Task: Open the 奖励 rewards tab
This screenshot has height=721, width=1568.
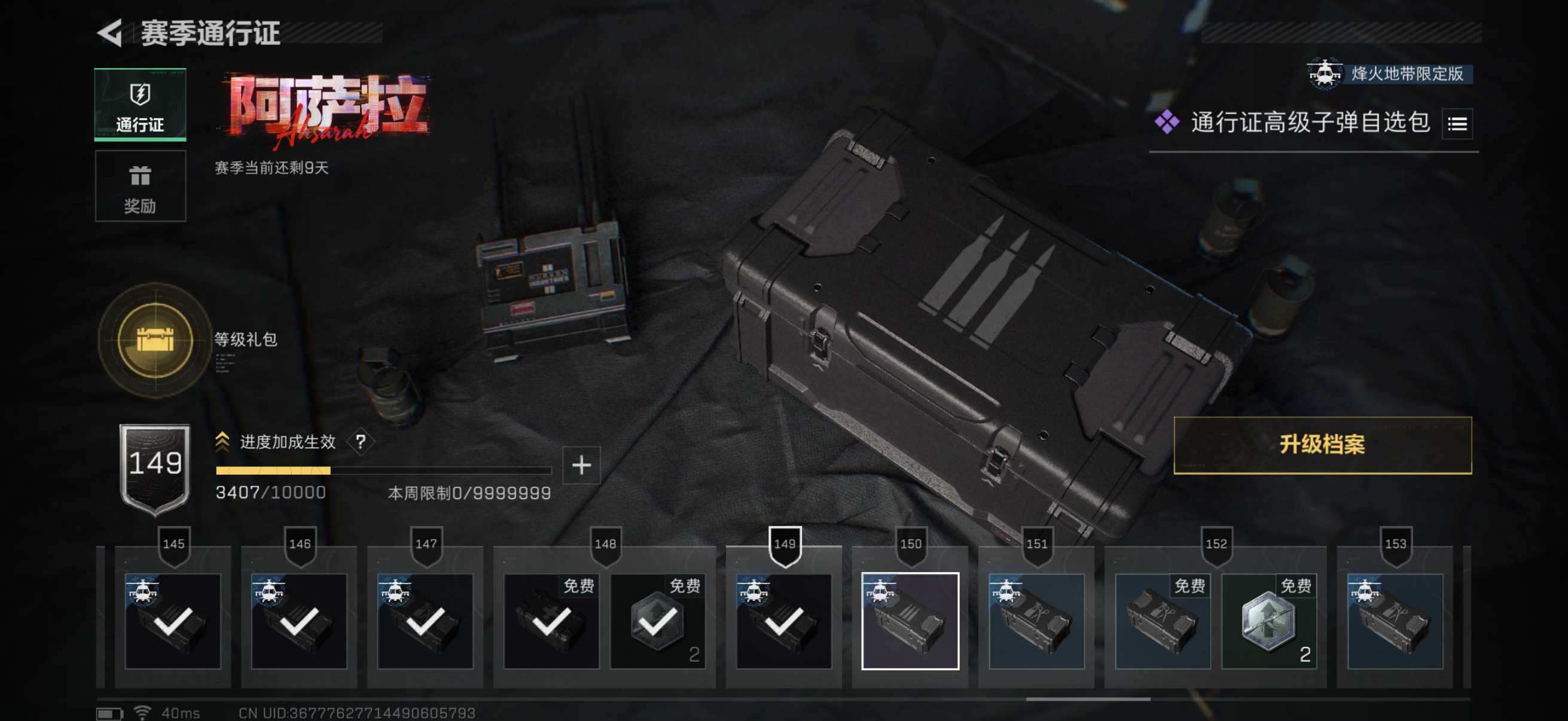Action: point(140,186)
